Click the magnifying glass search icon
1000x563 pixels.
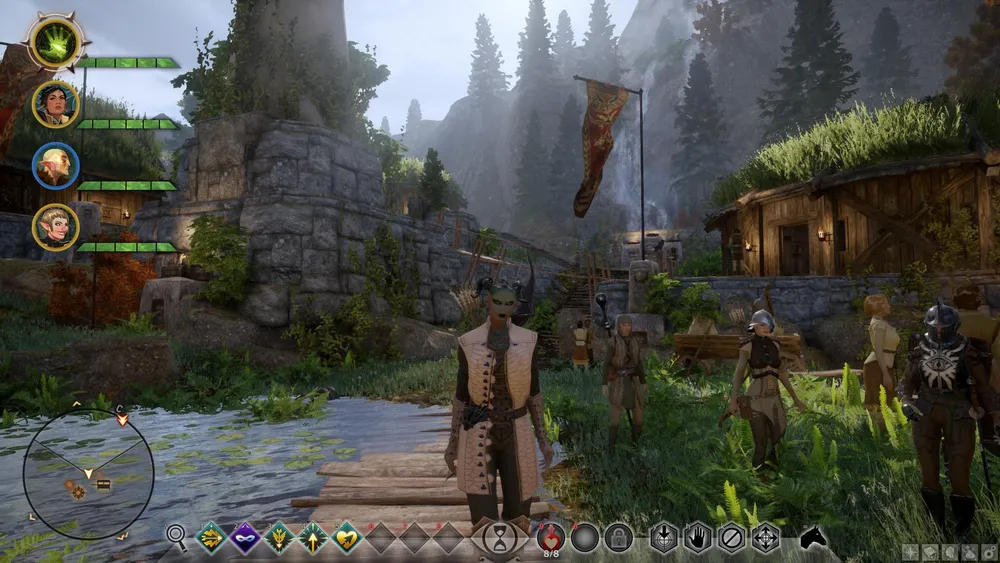[x=176, y=538]
